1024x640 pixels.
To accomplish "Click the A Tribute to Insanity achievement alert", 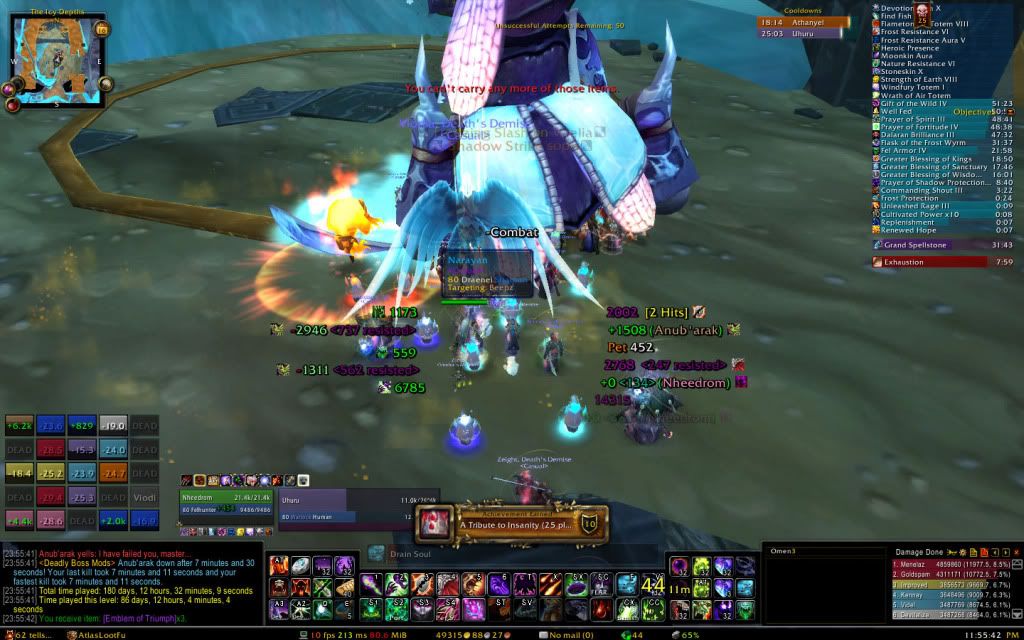I will pos(512,522).
